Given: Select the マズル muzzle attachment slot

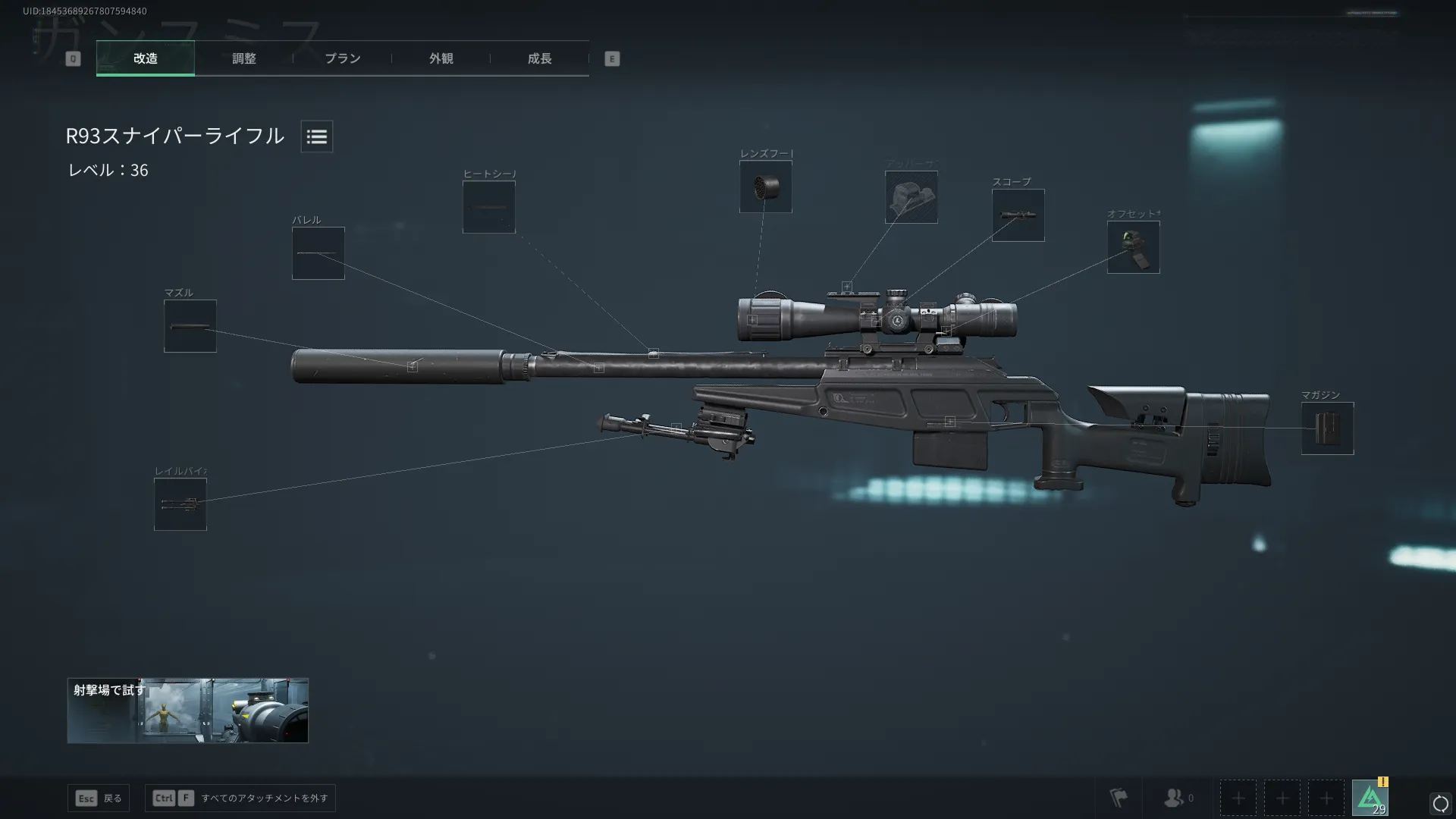Looking at the screenshot, I should tap(190, 326).
